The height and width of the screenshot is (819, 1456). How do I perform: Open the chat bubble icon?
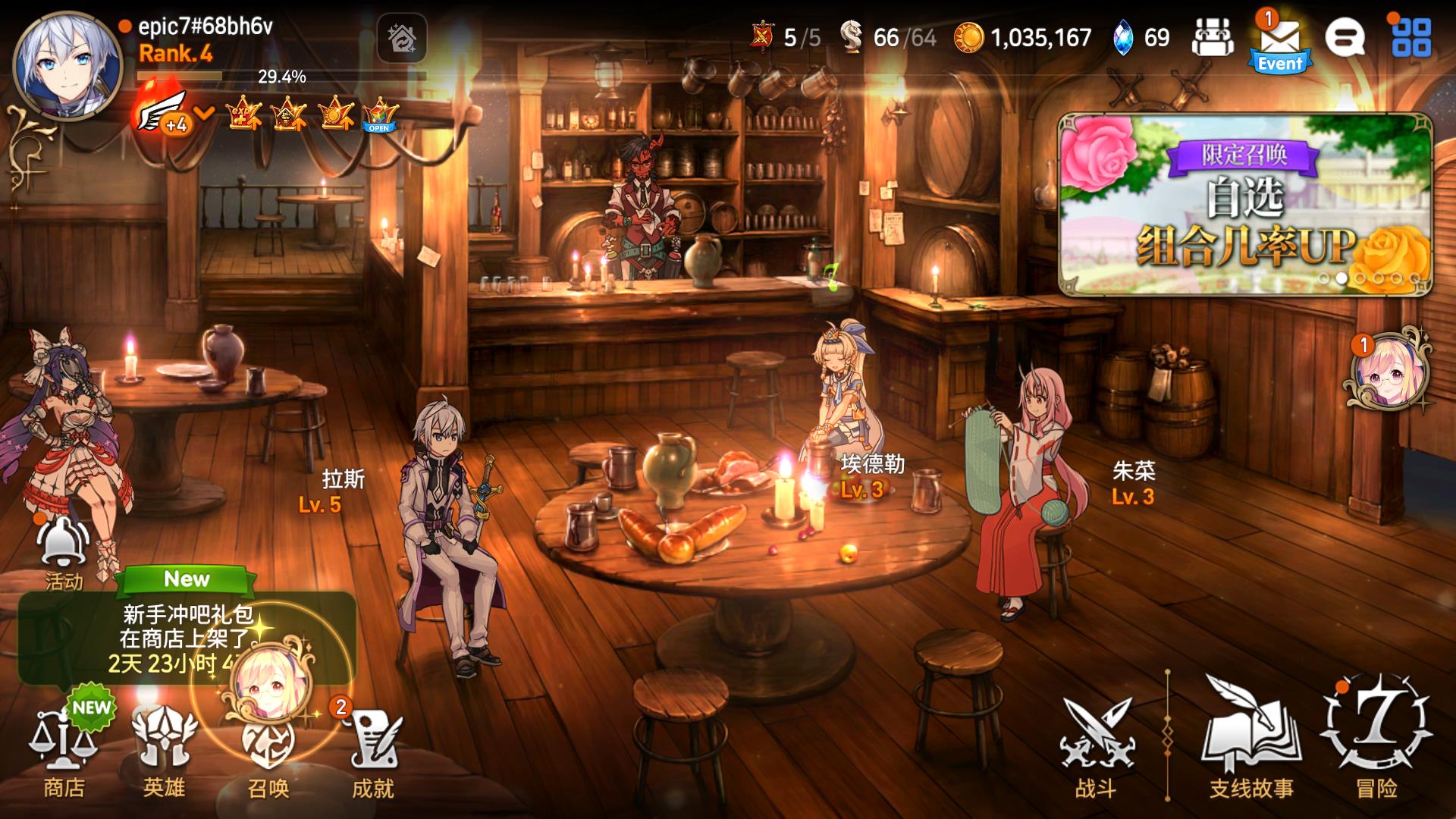click(1345, 36)
